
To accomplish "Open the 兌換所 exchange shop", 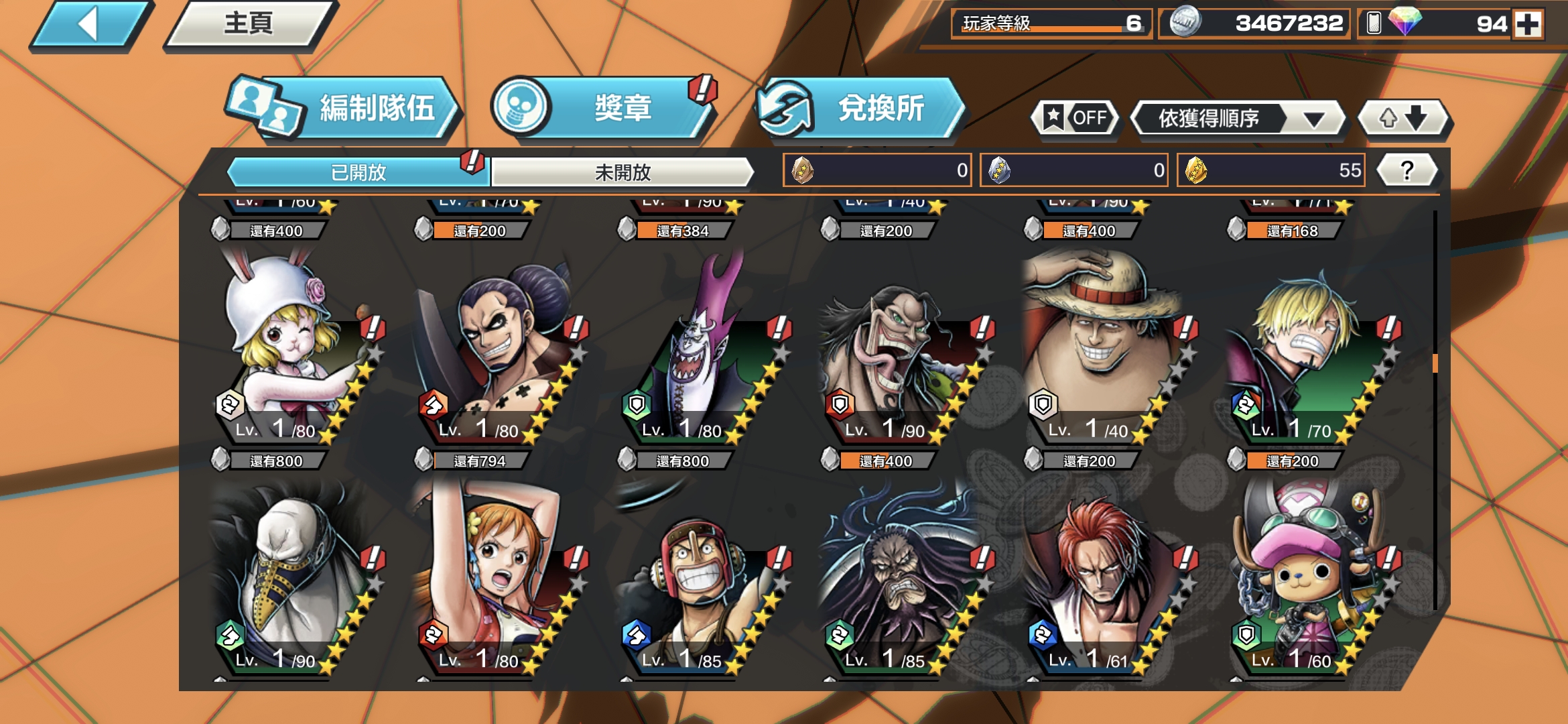I will tap(861, 109).
